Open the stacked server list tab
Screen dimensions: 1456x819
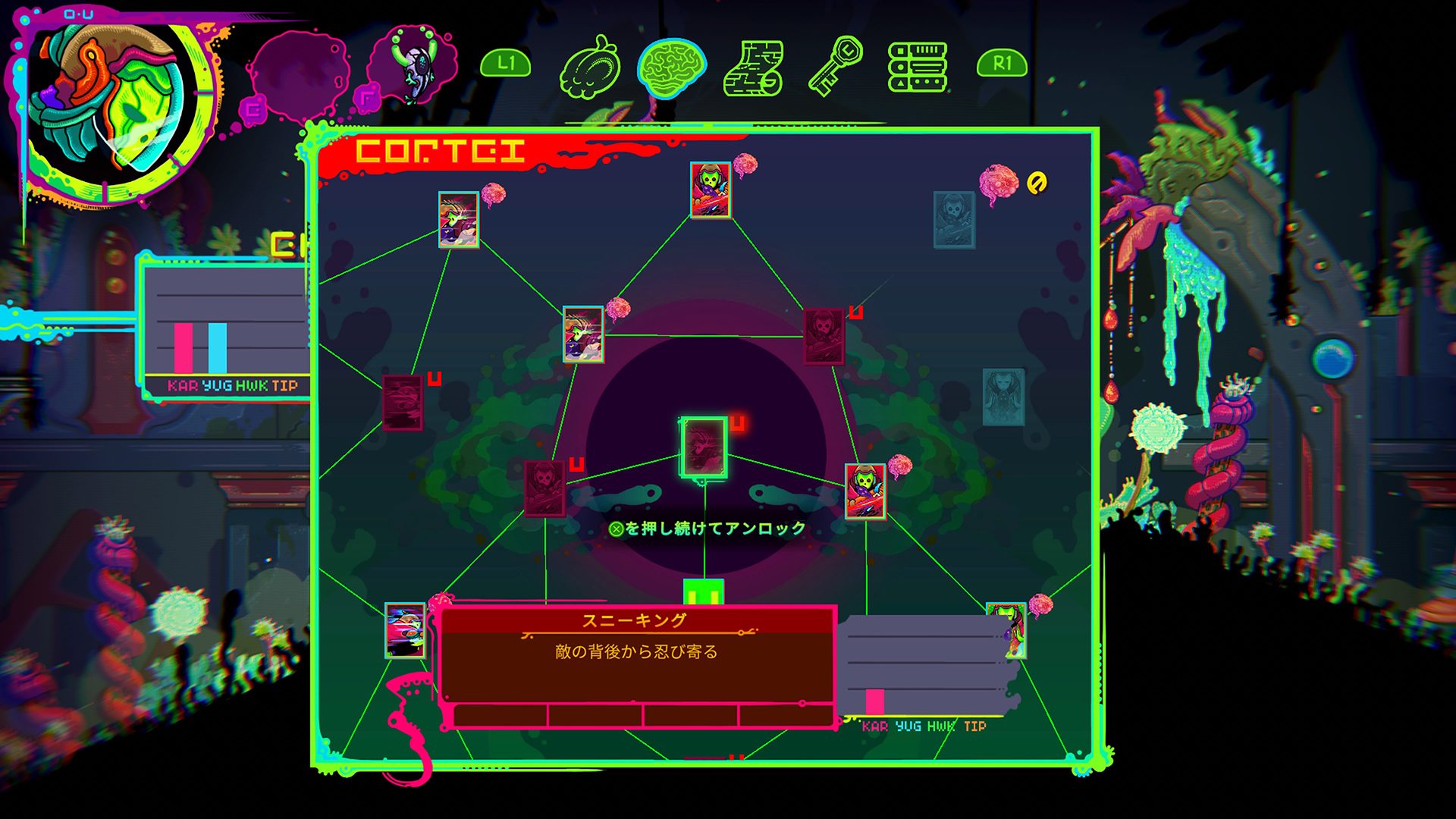click(918, 67)
